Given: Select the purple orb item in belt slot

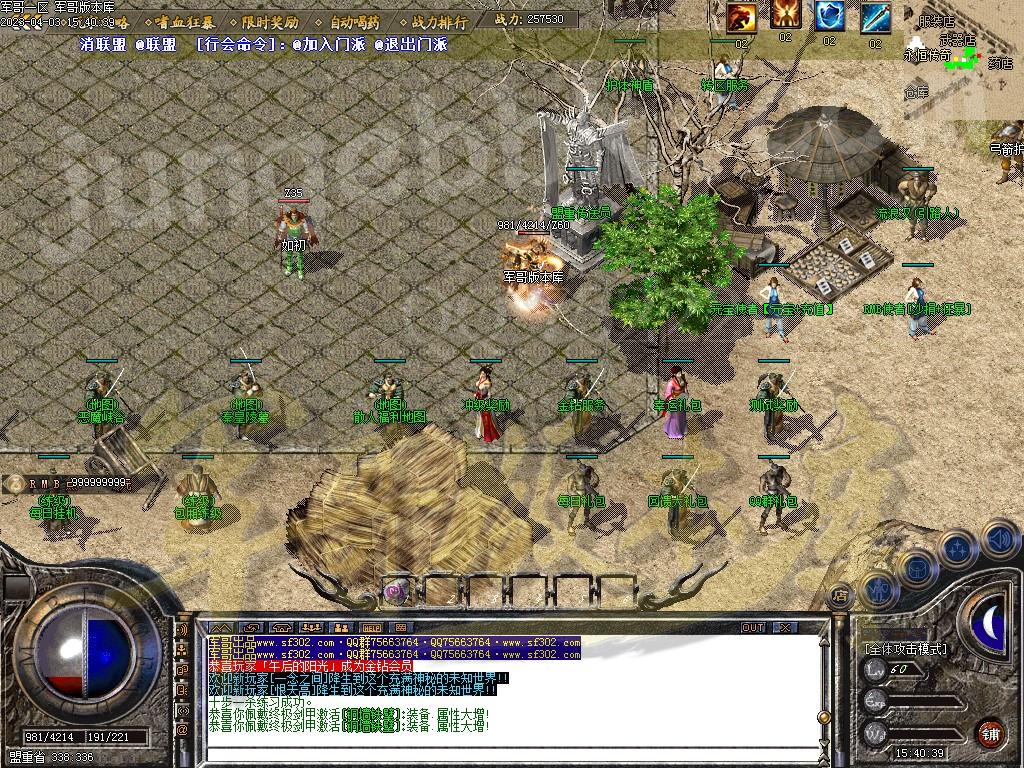Looking at the screenshot, I should pyautogui.click(x=398, y=591).
